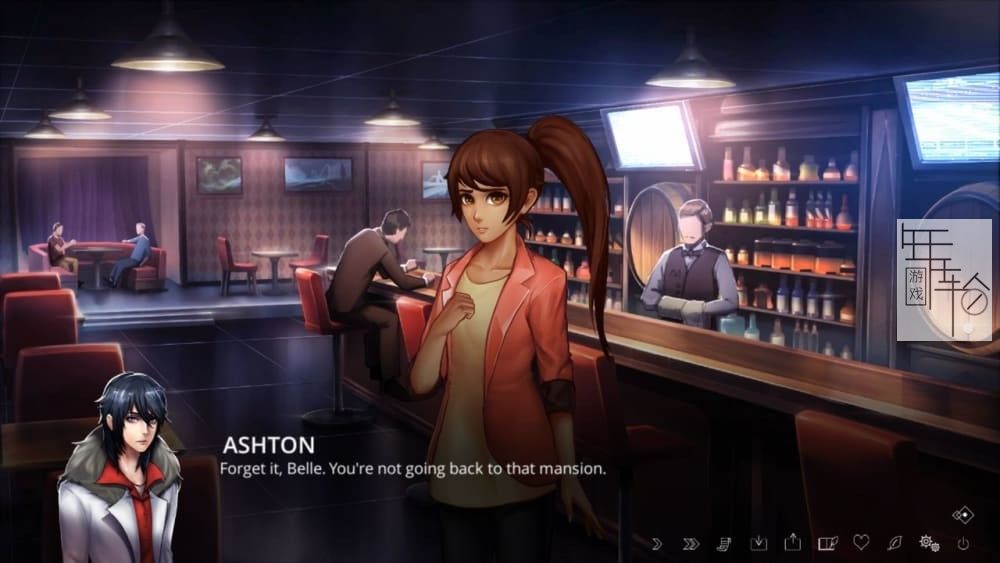Click the single chevron auto-advance icon
The height and width of the screenshot is (563, 1000).
click(657, 543)
